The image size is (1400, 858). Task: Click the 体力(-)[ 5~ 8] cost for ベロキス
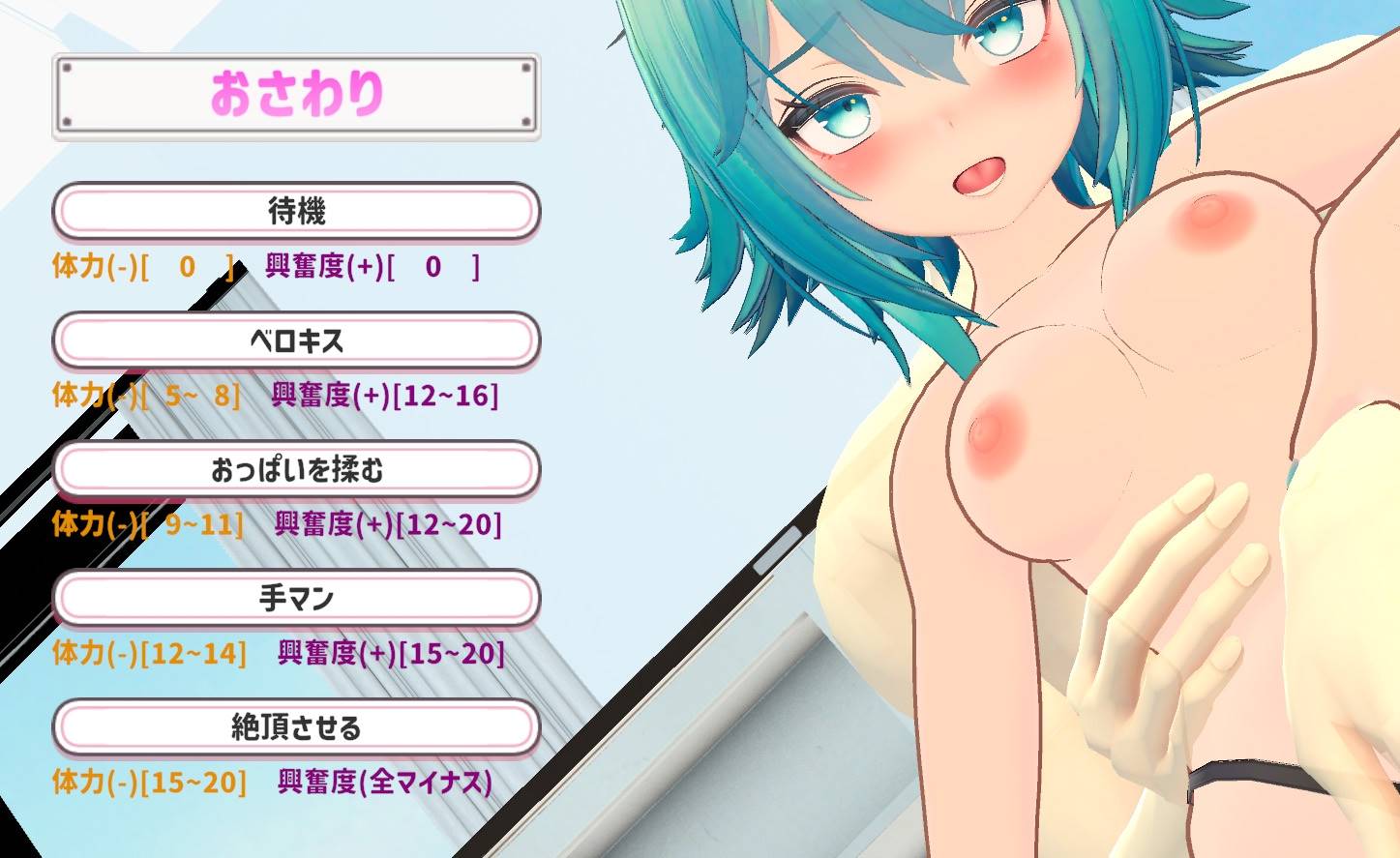pos(145,397)
